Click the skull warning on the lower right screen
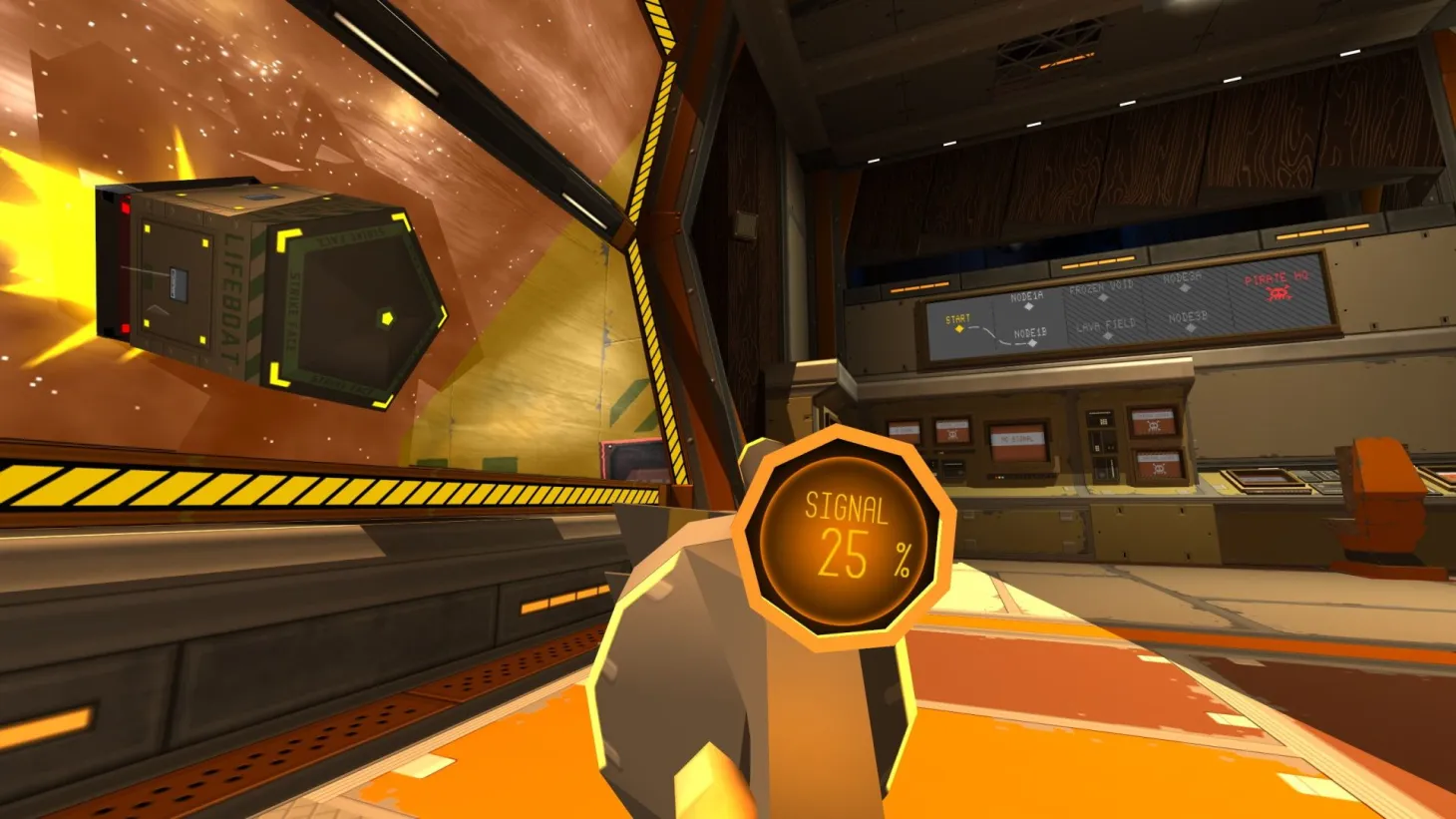This screenshot has width=1456, height=819. [x=1159, y=469]
